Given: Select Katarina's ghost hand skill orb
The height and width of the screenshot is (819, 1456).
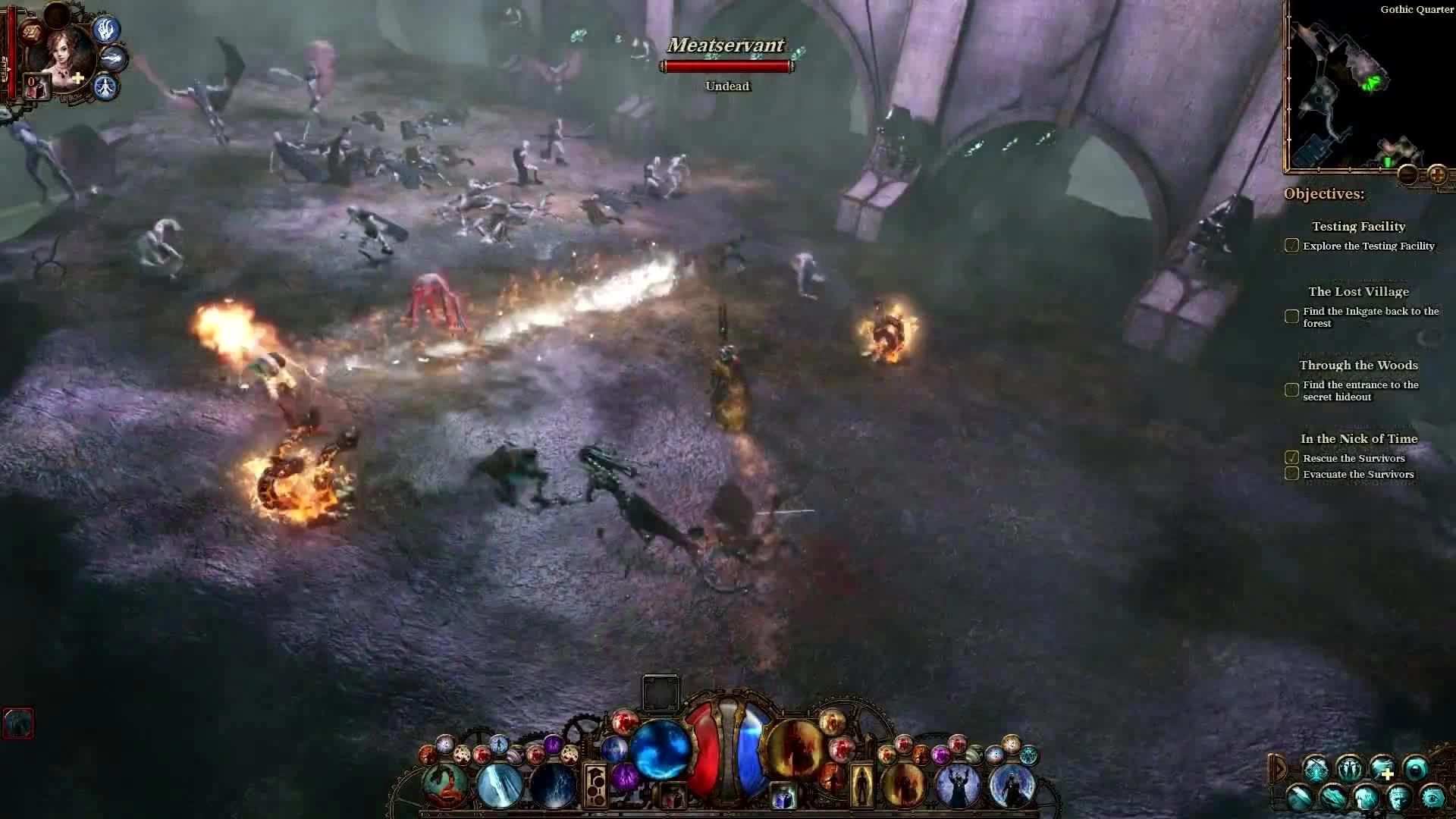Looking at the screenshot, I should point(106,30).
